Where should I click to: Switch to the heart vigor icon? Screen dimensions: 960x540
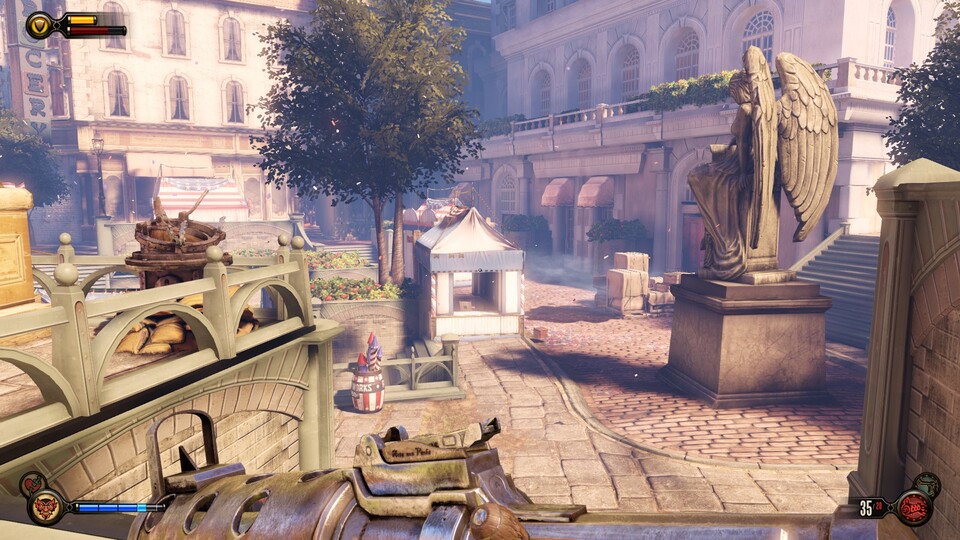33,485
